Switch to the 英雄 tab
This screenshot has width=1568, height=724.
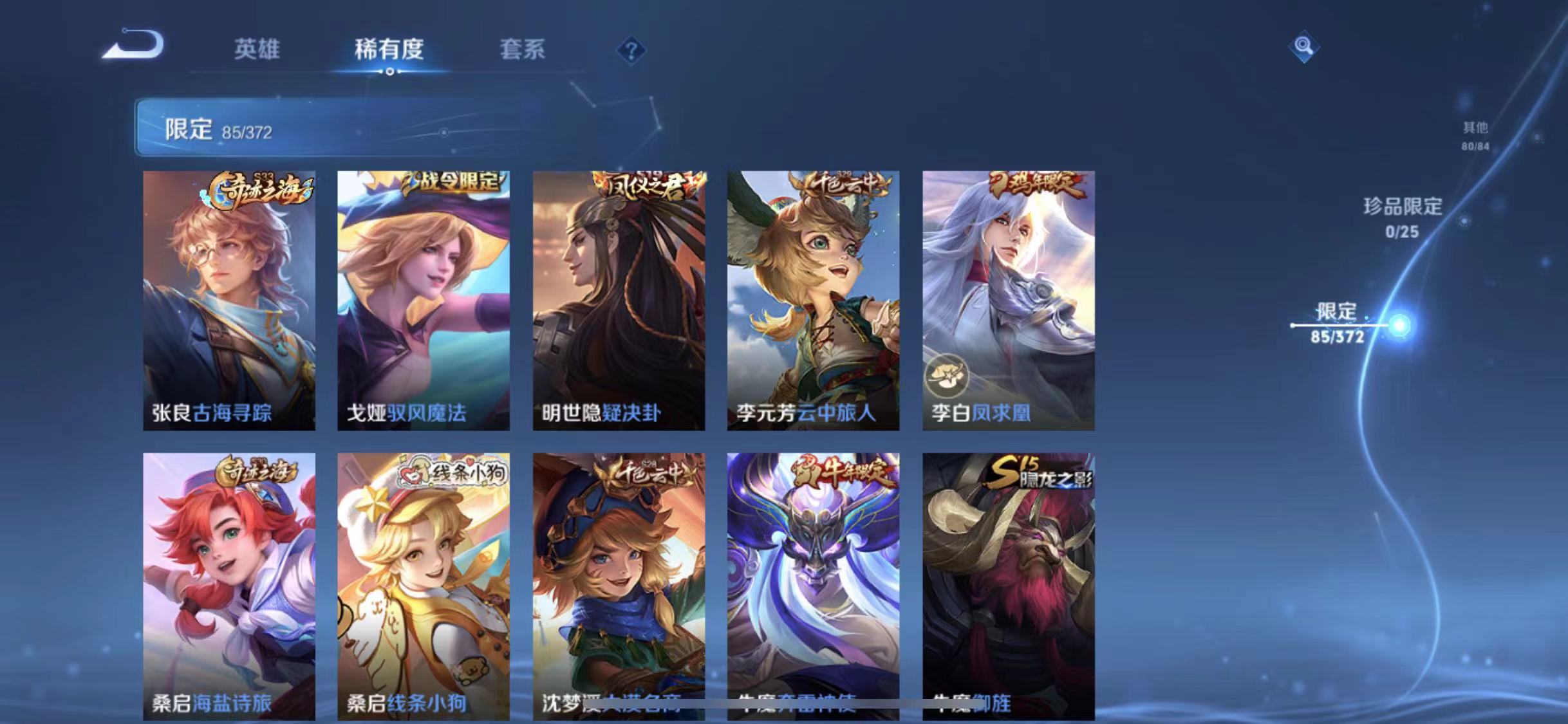coord(258,50)
